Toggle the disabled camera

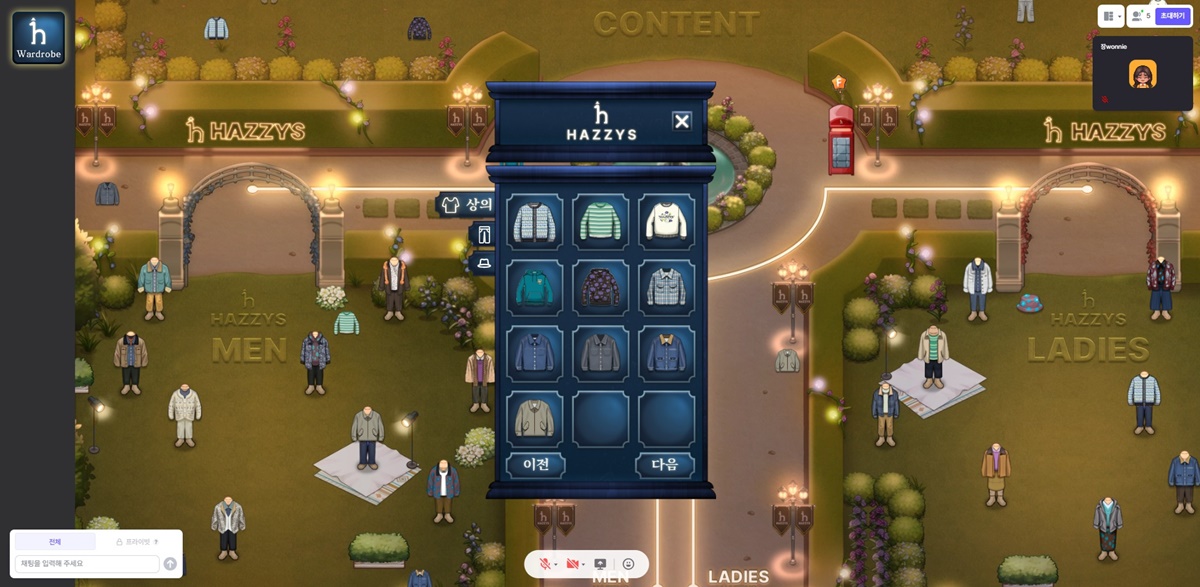click(x=573, y=564)
